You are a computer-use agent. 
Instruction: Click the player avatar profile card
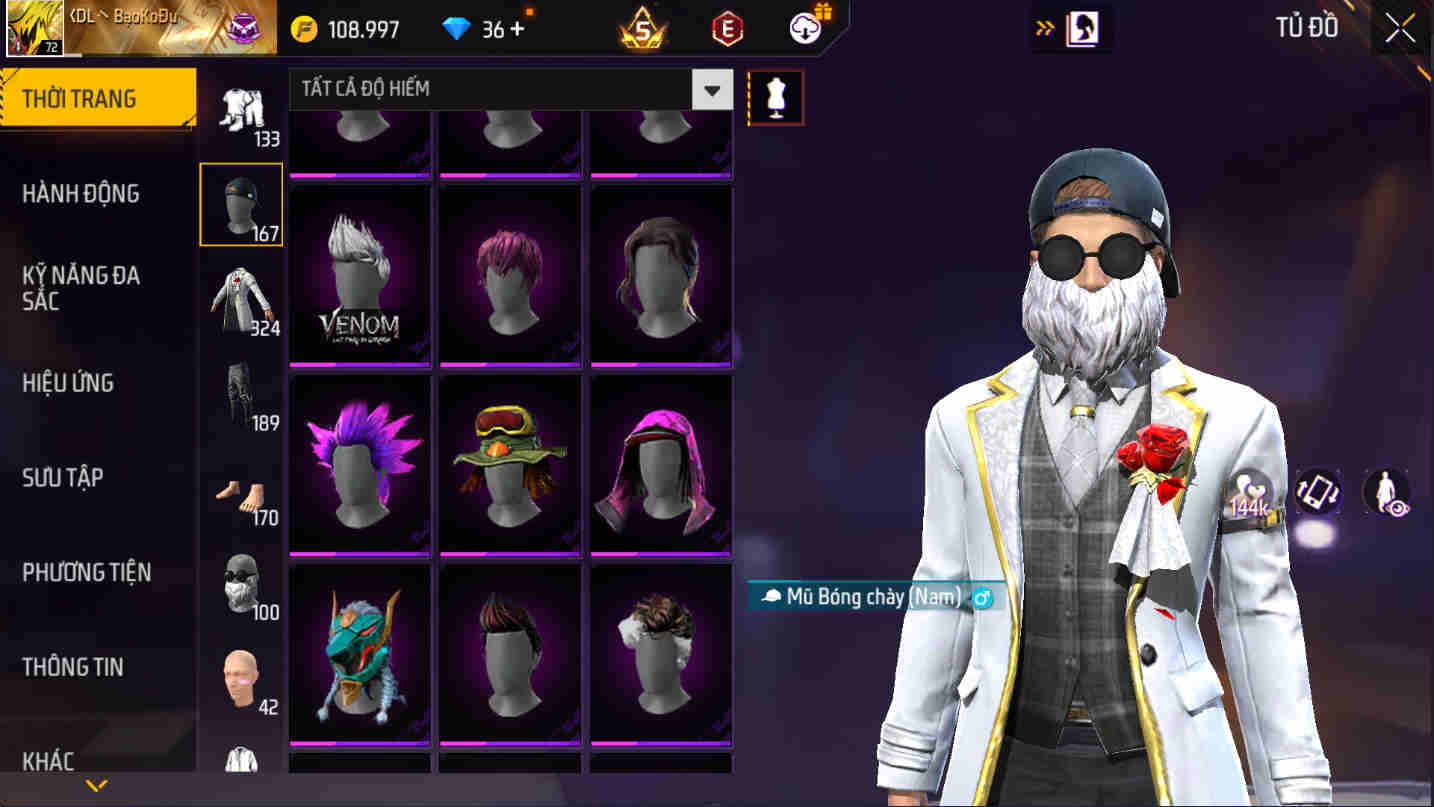tap(33, 27)
